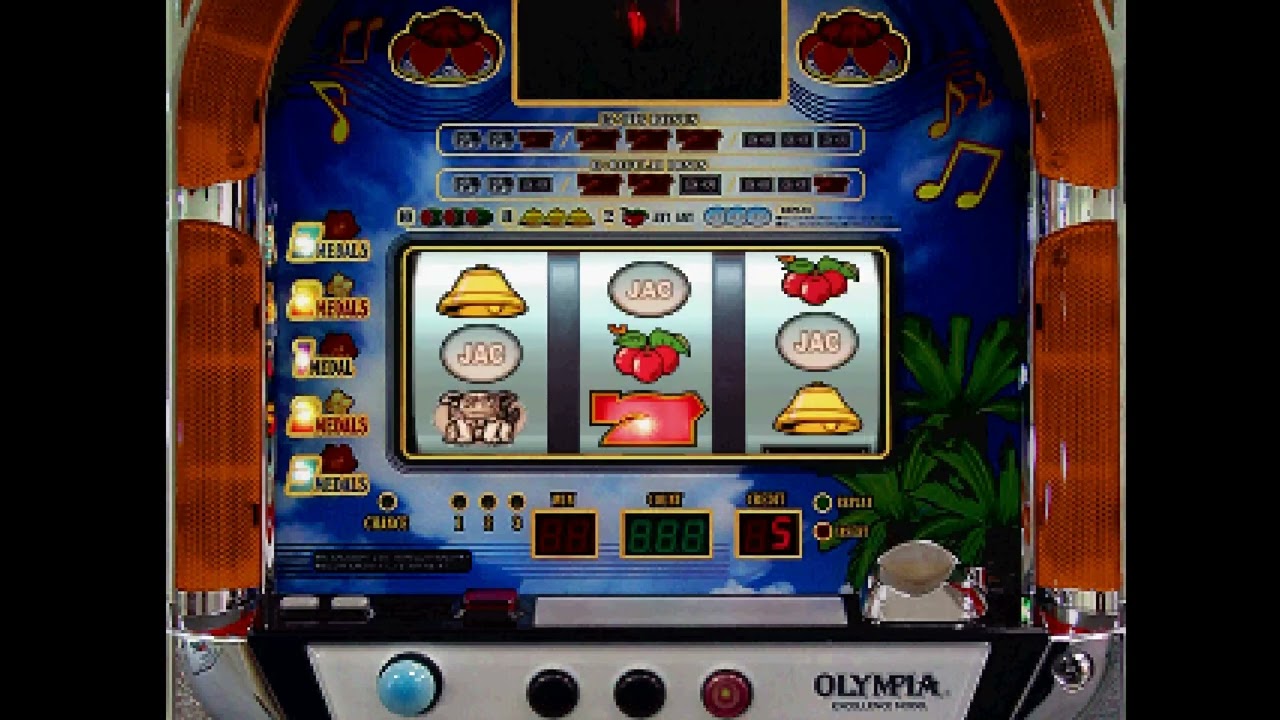The image size is (1280, 720).
Task: Toggle the REPLAY indicator lamp
Action: [822, 502]
